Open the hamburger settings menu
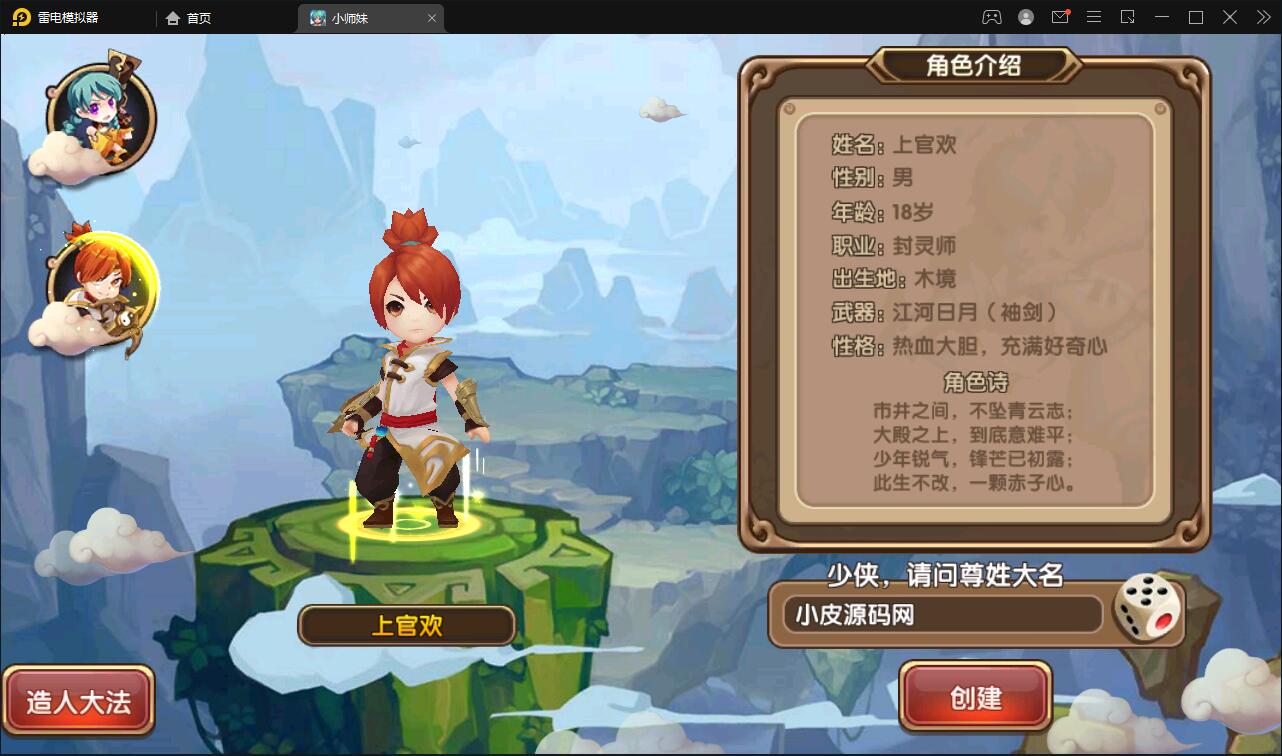 (x=1093, y=17)
